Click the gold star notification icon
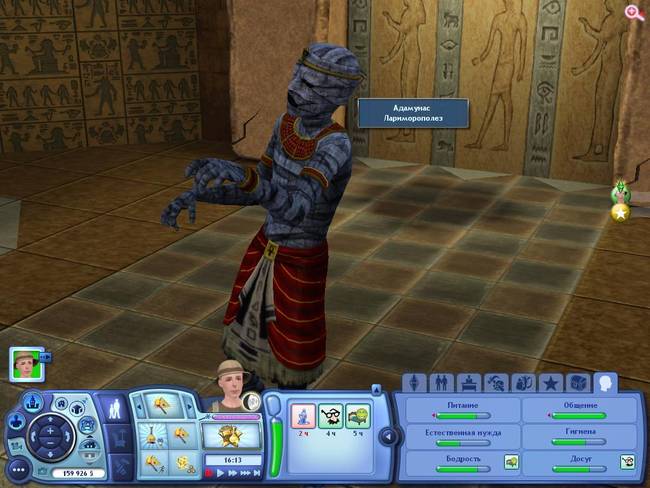The width and height of the screenshot is (650, 488). point(621,211)
